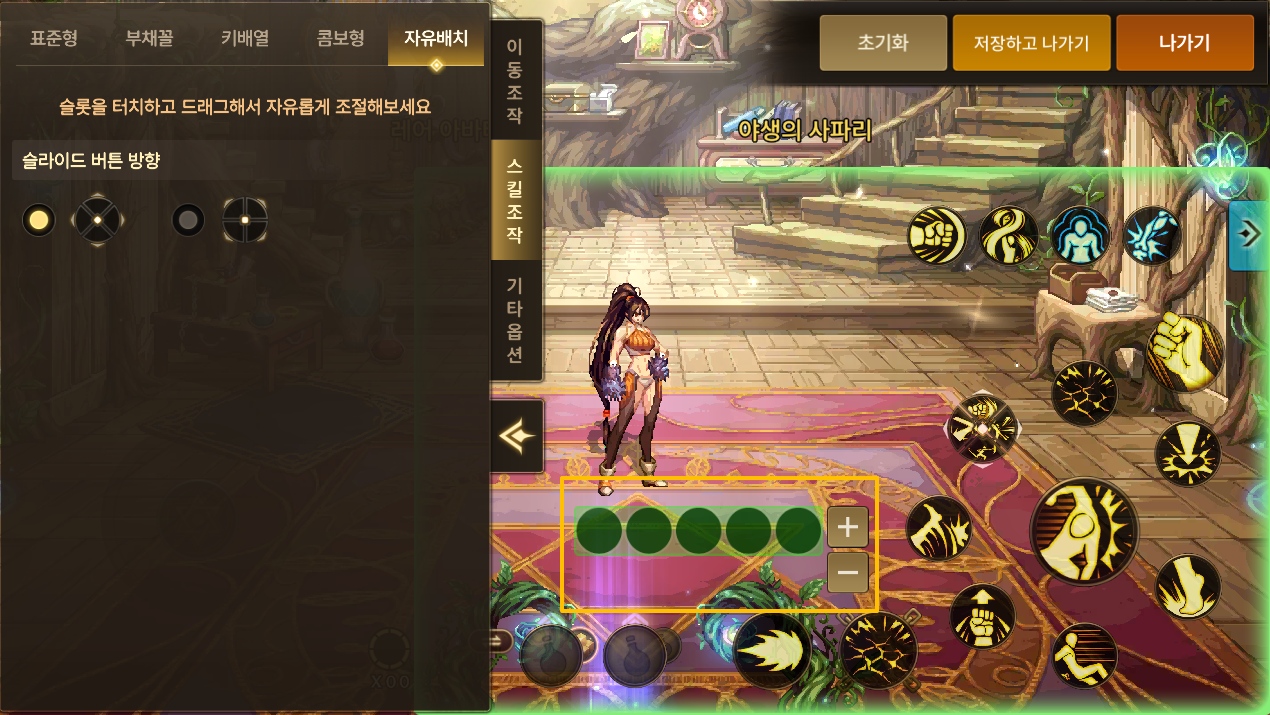The image size is (1270, 715).
Task: Collapse the settings panel with the arrow button
Action: click(x=517, y=436)
